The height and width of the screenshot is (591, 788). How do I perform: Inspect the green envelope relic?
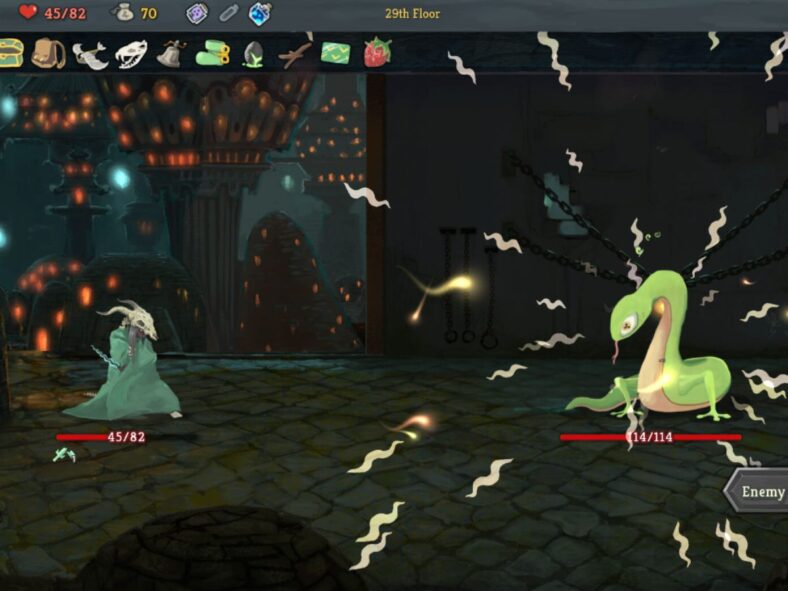[x=335, y=53]
